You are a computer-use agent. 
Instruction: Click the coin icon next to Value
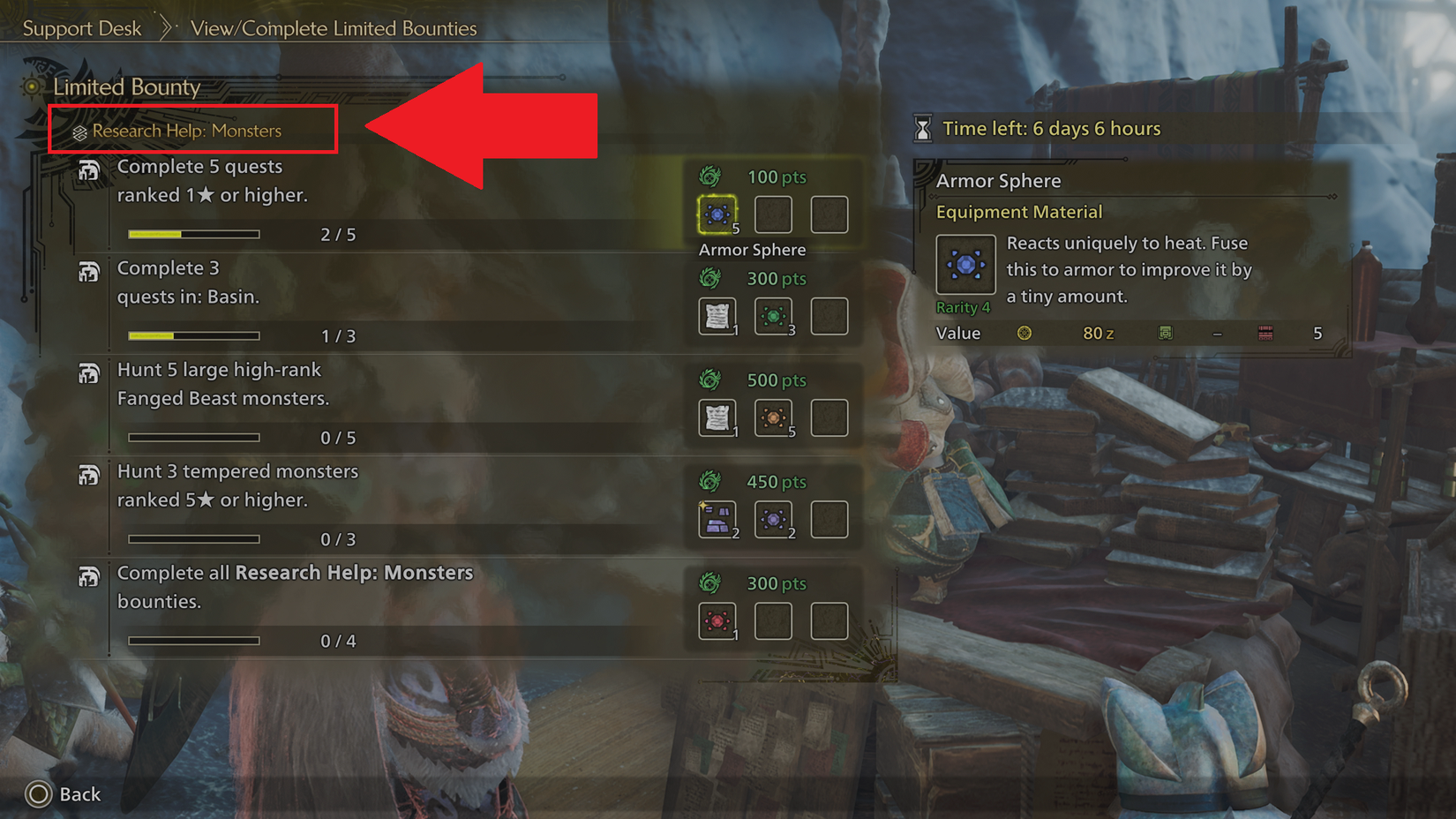pyautogui.click(x=1024, y=334)
